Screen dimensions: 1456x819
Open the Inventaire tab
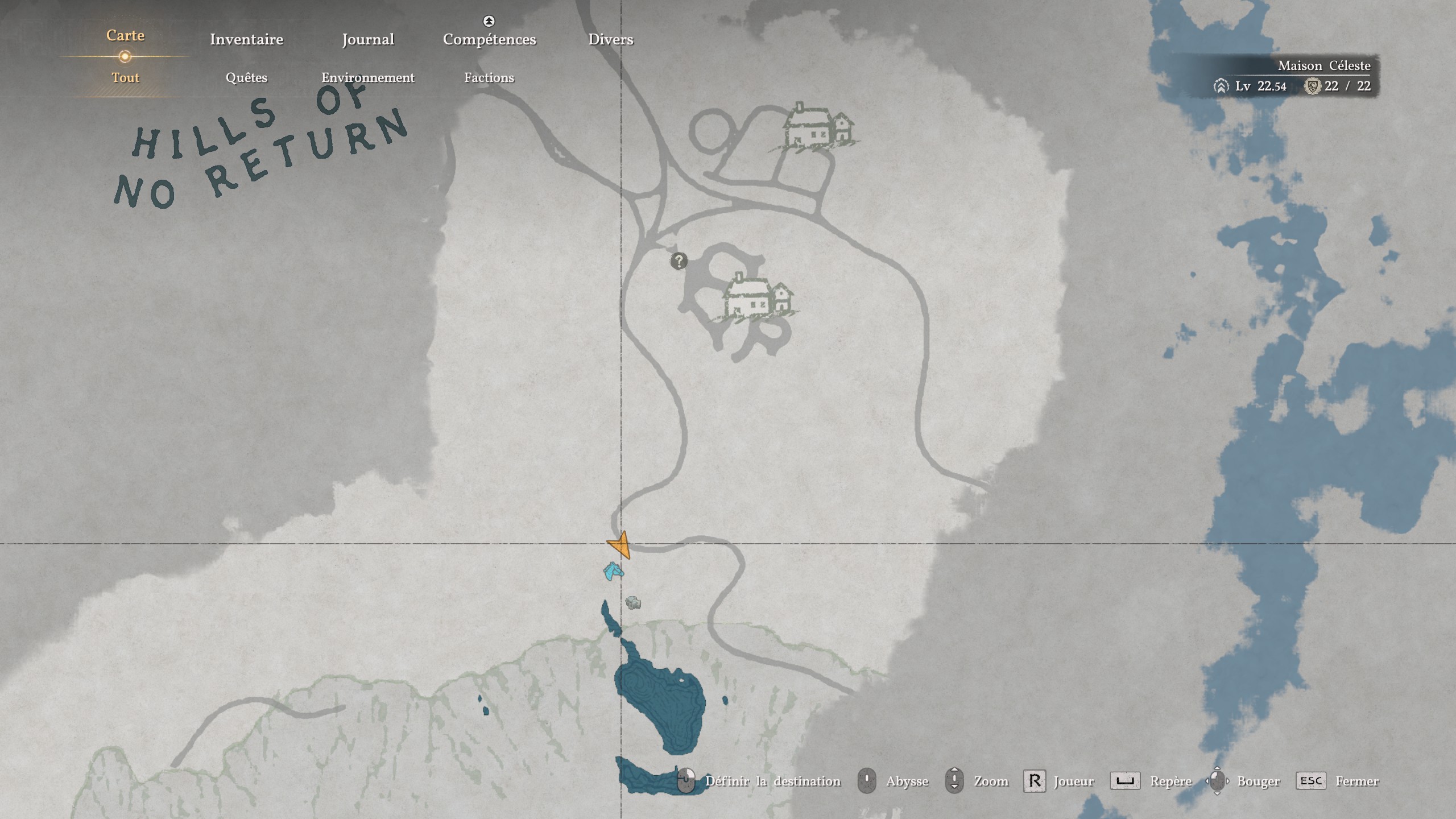coord(246,39)
